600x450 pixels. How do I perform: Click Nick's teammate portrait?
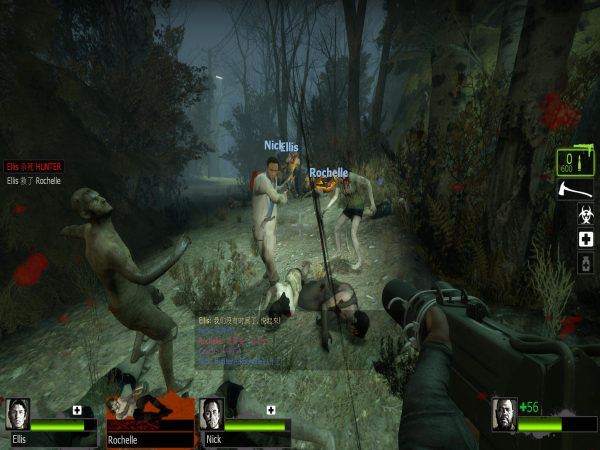210,414
